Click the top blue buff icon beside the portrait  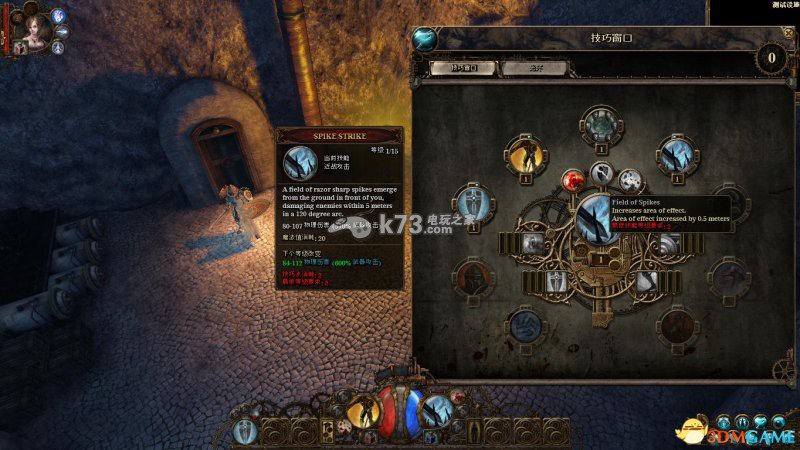(58, 15)
